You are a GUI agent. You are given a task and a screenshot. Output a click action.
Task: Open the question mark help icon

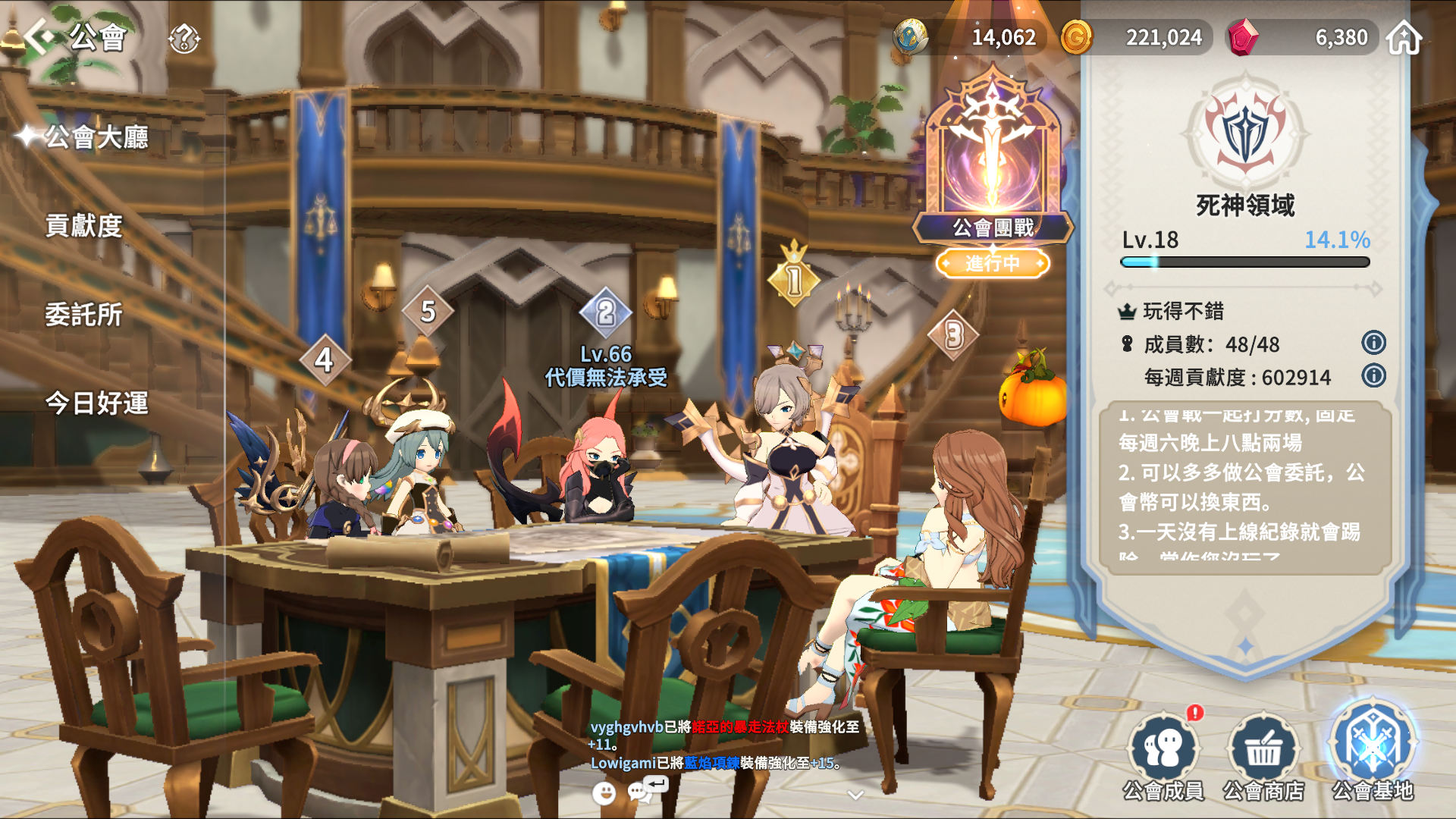[x=184, y=37]
